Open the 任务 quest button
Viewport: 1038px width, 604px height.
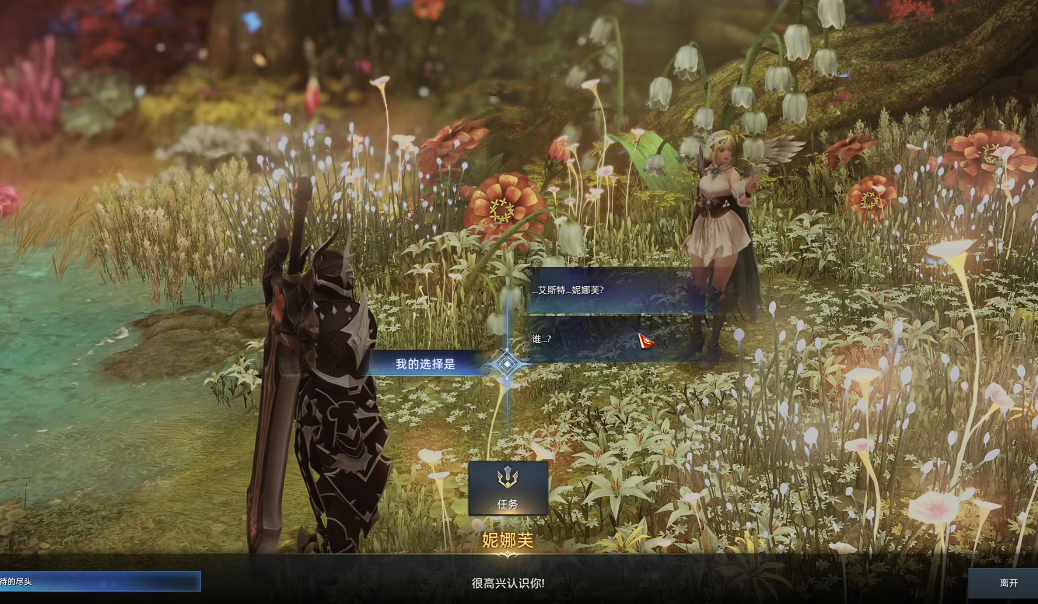pos(508,488)
